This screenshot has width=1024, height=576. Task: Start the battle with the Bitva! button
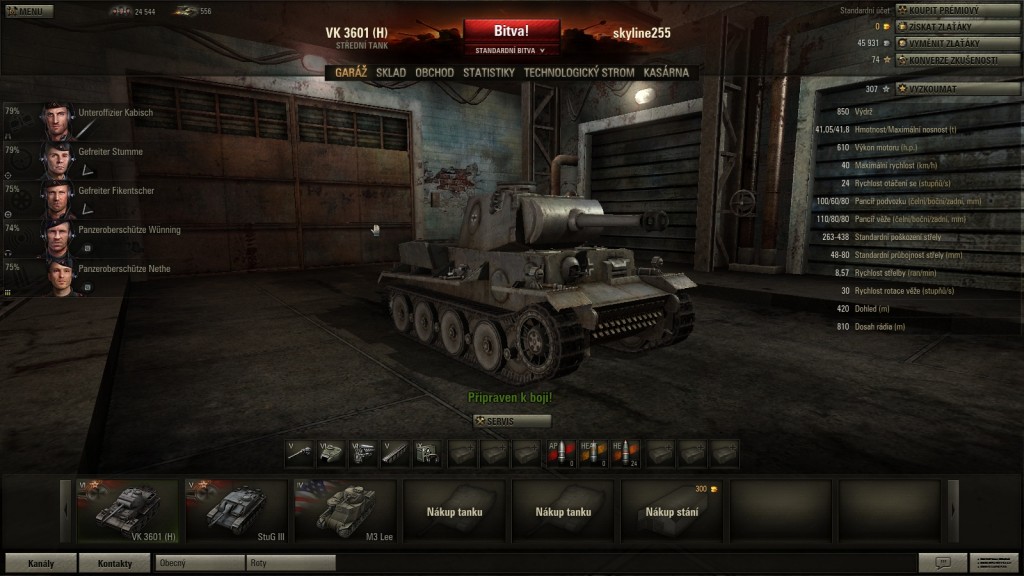pyautogui.click(x=511, y=31)
